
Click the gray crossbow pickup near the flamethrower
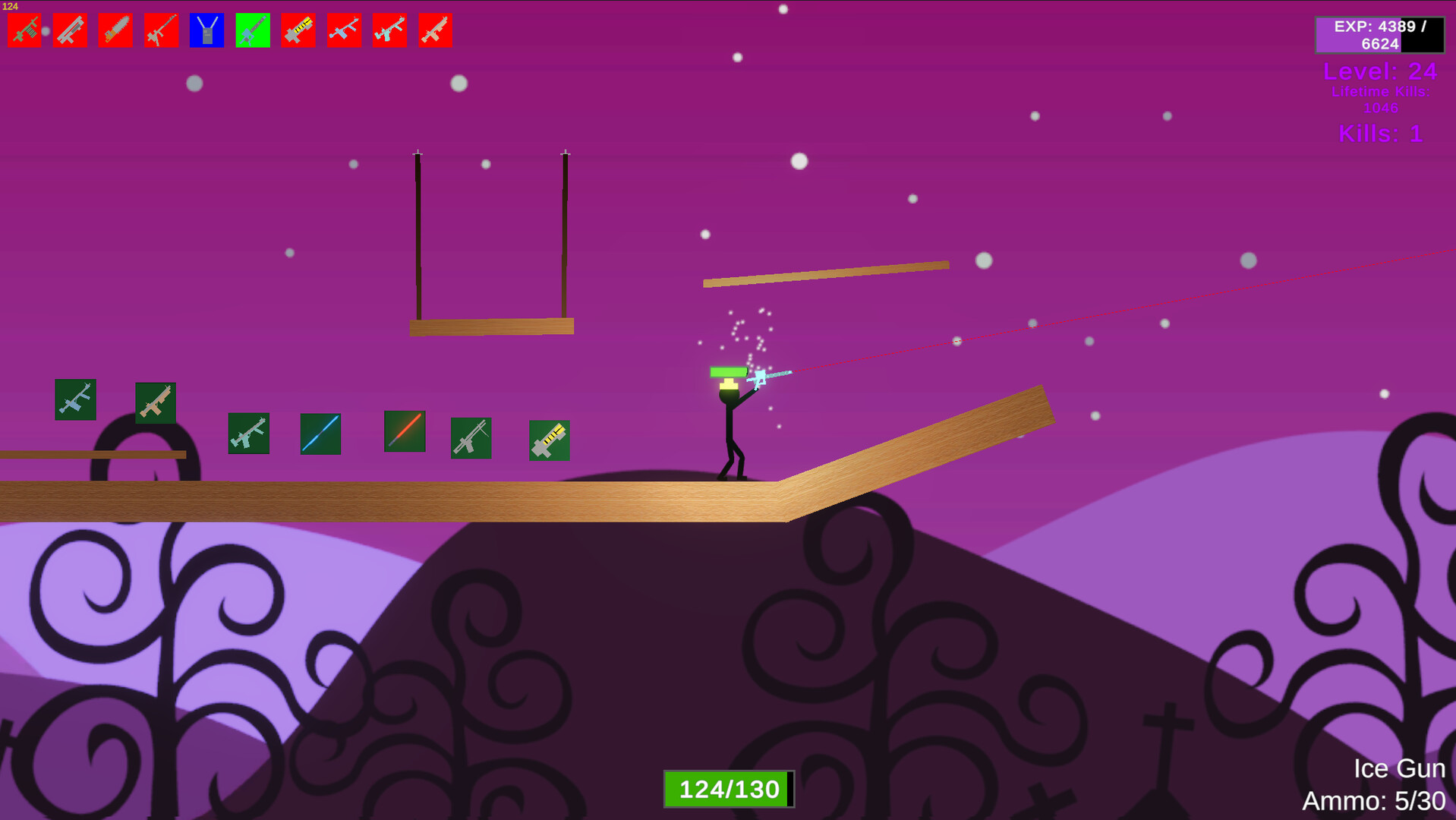(471, 439)
